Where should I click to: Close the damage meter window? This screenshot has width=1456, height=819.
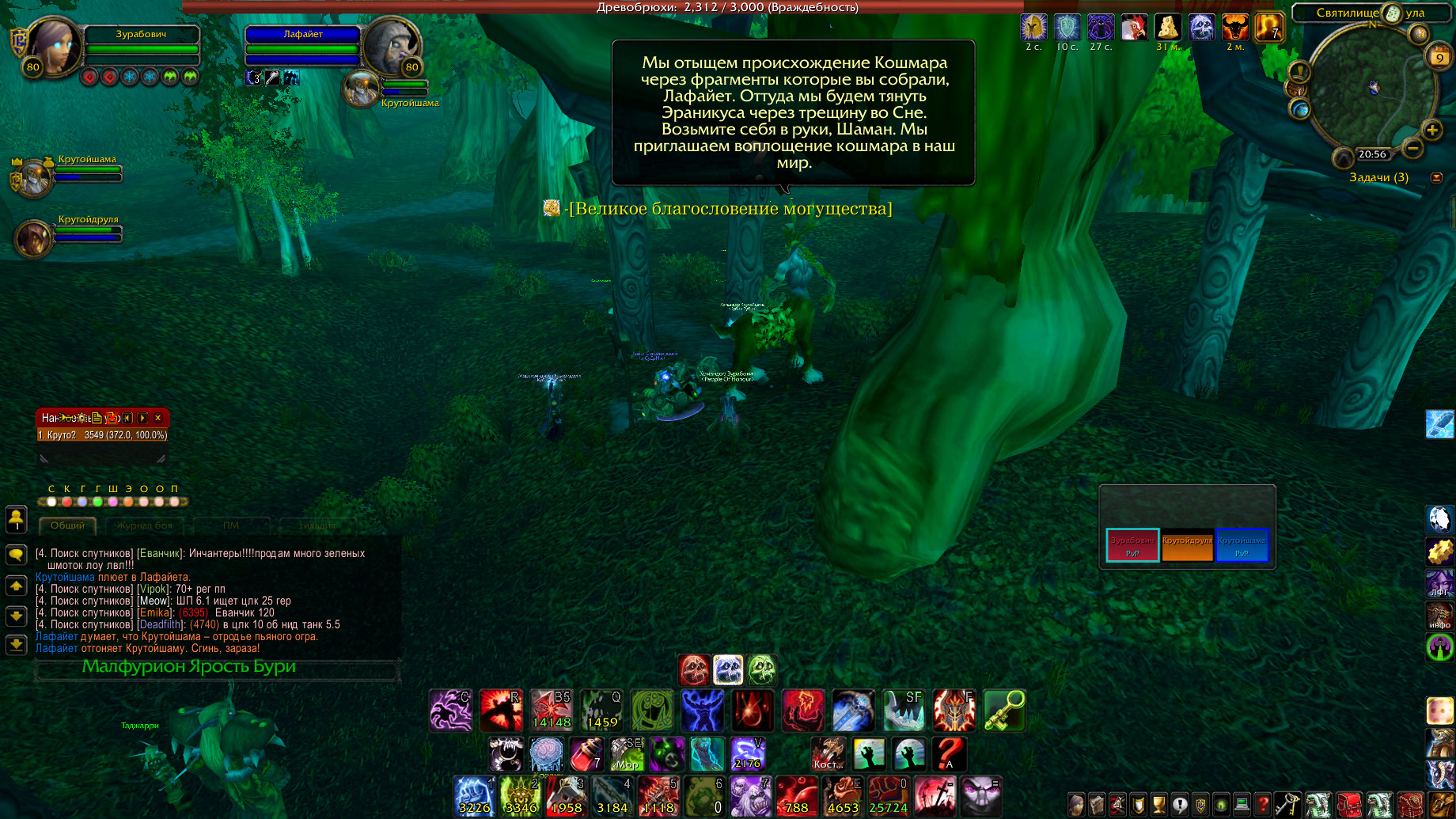point(158,418)
